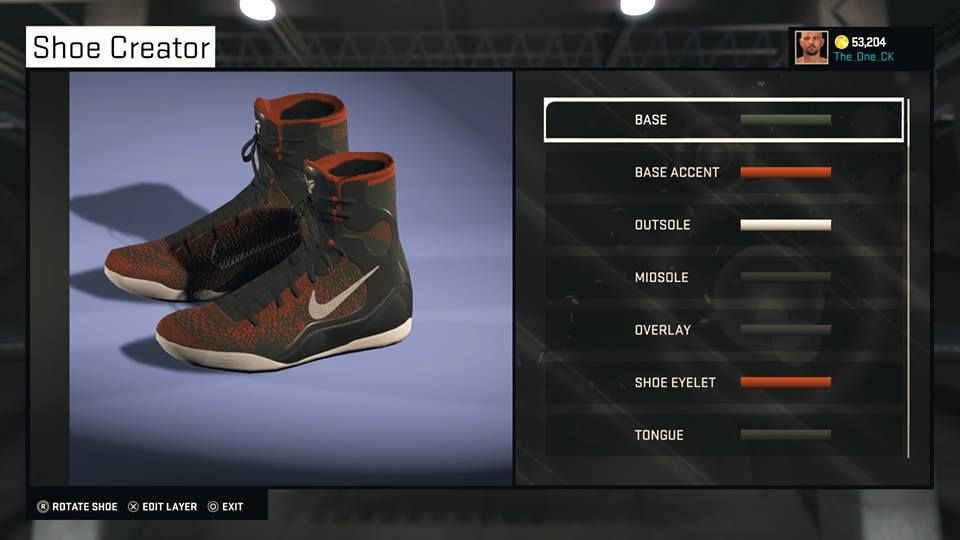Open the Outsole layer option
This screenshot has width=960, height=540.
pyautogui.click(x=723, y=225)
